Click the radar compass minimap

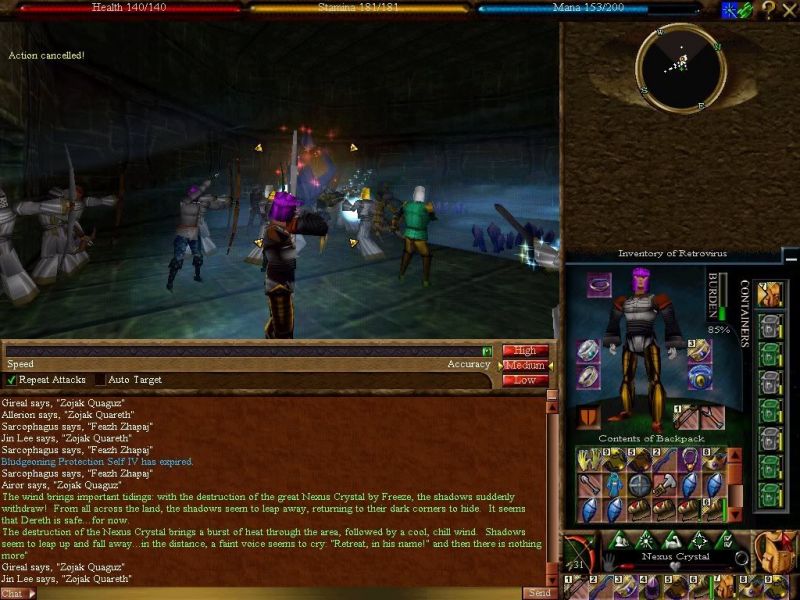tap(680, 66)
